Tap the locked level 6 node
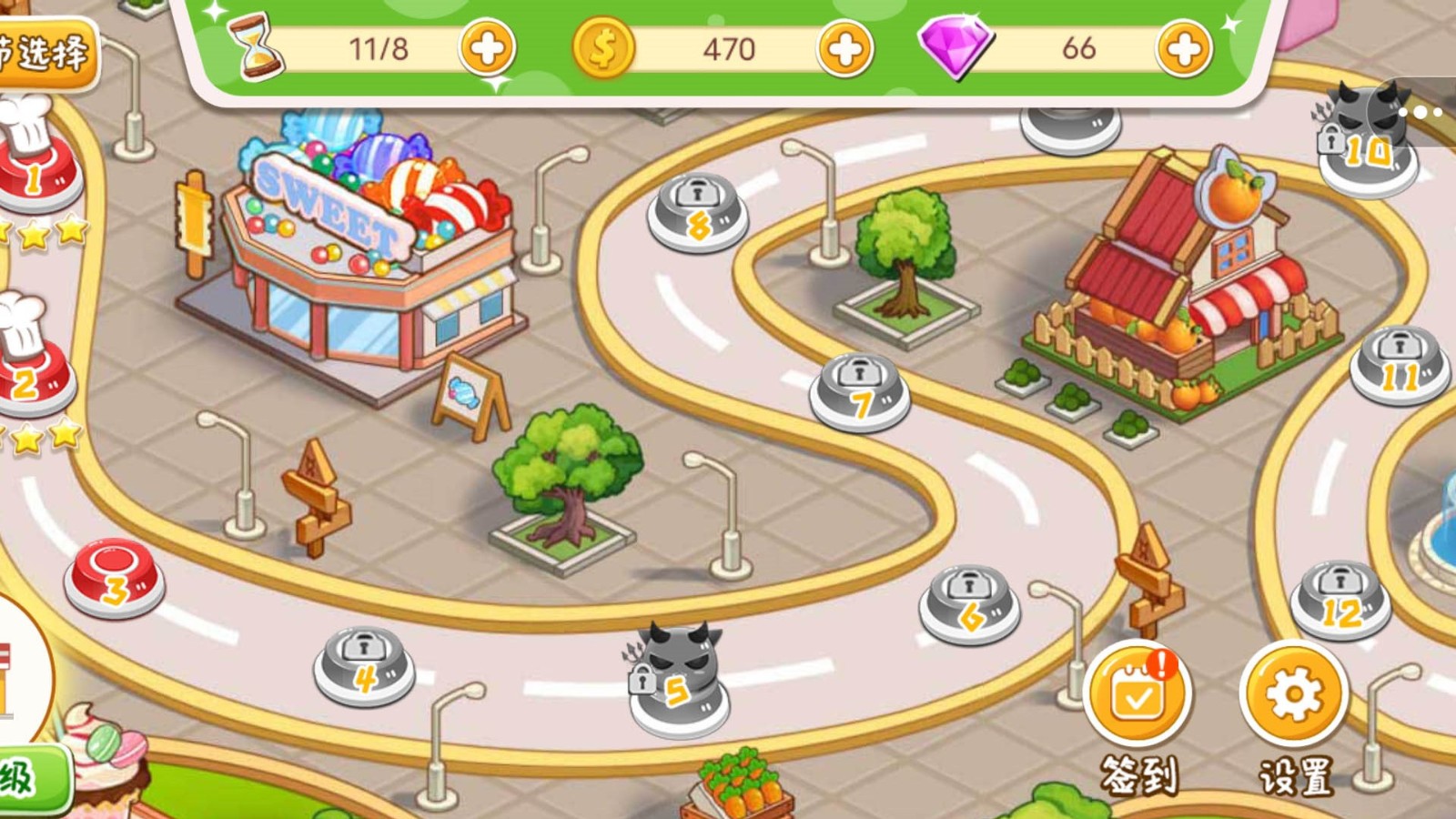This screenshot has height=819, width=1456. [969, 603]
